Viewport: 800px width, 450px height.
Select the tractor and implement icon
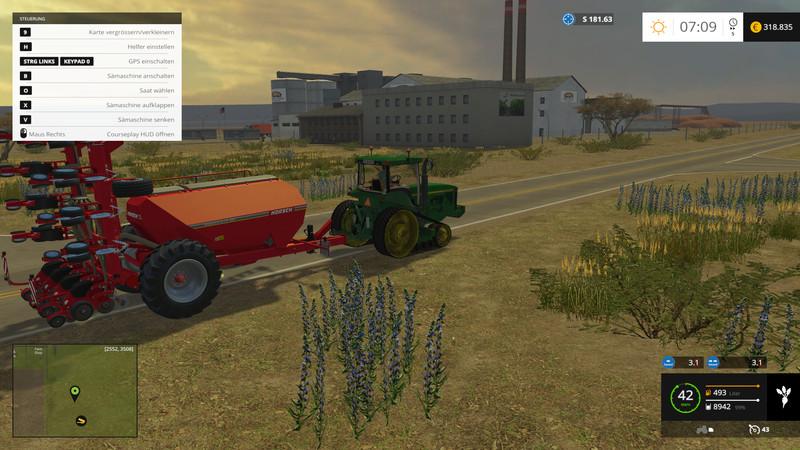[x=703, y=430]
